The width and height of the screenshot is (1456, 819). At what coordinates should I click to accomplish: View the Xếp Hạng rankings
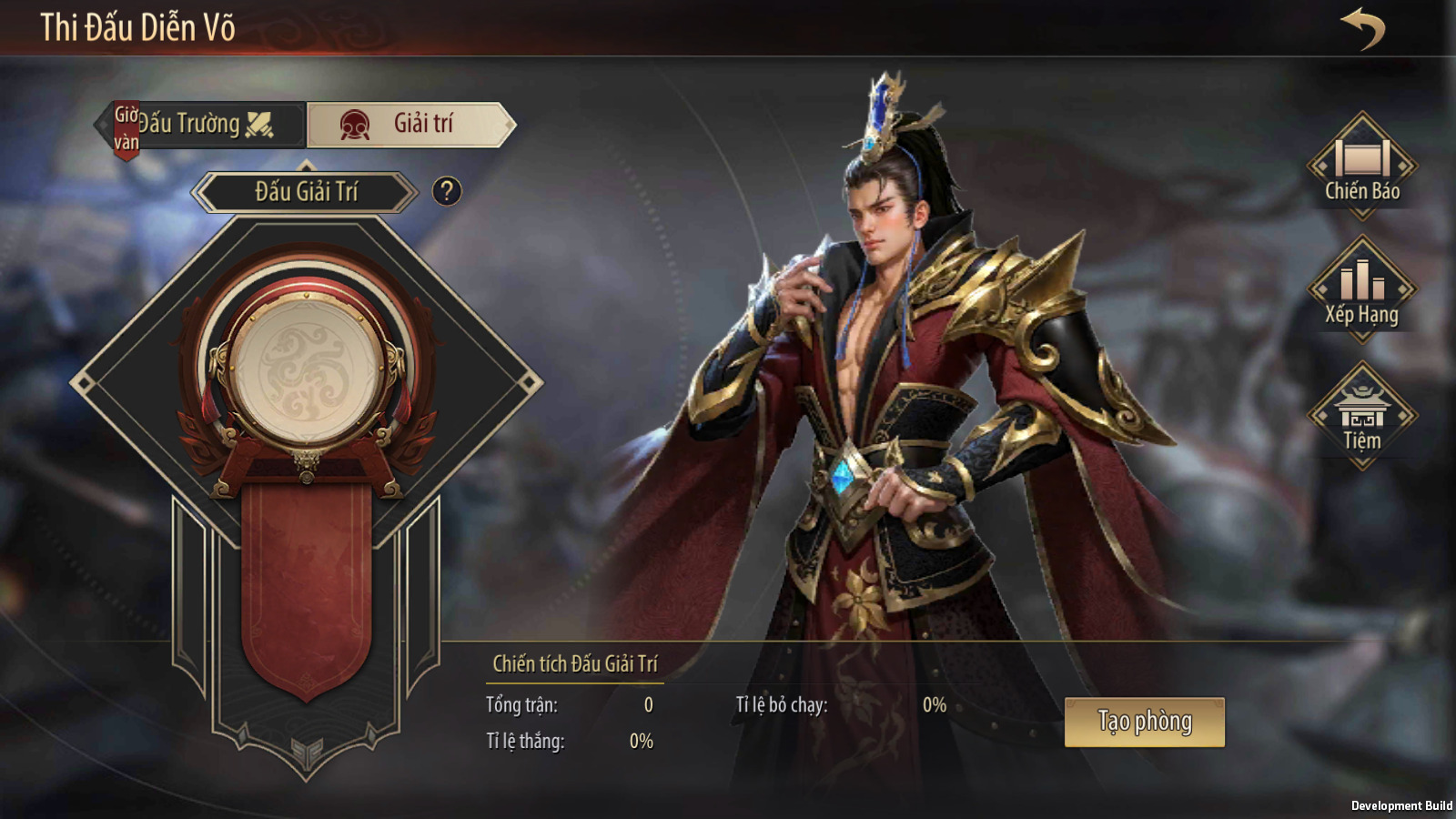point(1361,290)
